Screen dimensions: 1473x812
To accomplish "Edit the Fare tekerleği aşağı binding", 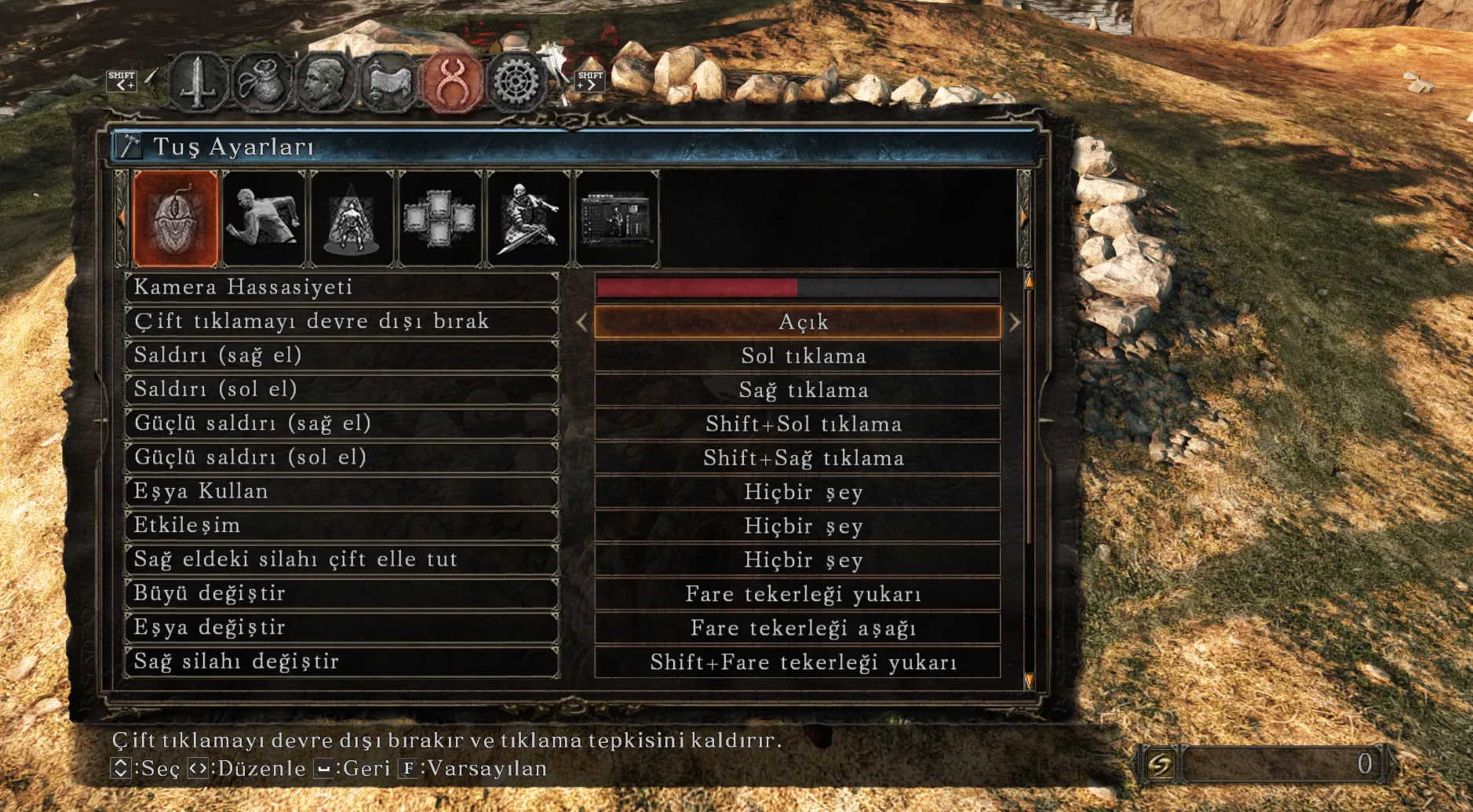I will (797, 628).
